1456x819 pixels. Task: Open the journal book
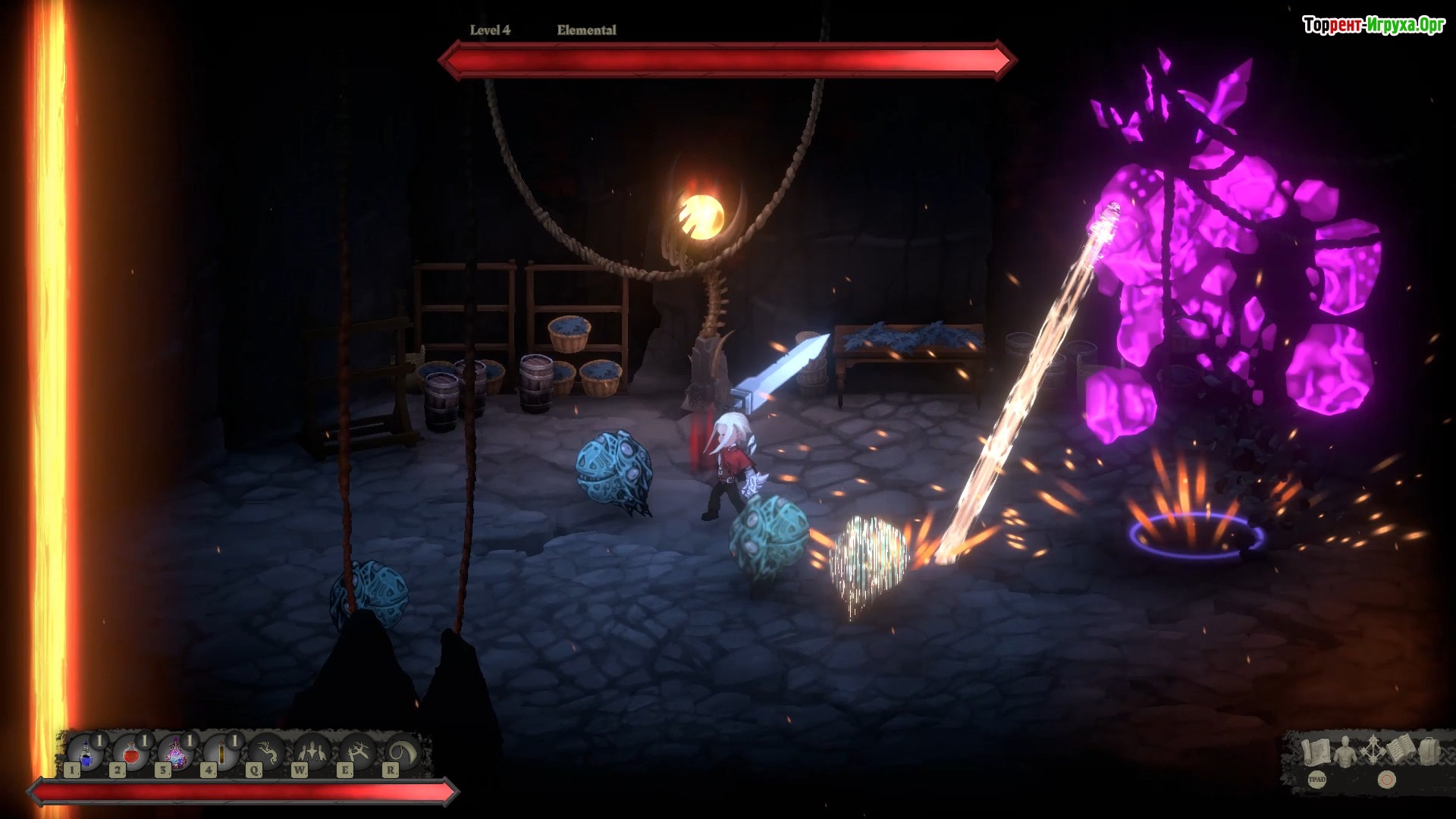tap(1402, 751)
